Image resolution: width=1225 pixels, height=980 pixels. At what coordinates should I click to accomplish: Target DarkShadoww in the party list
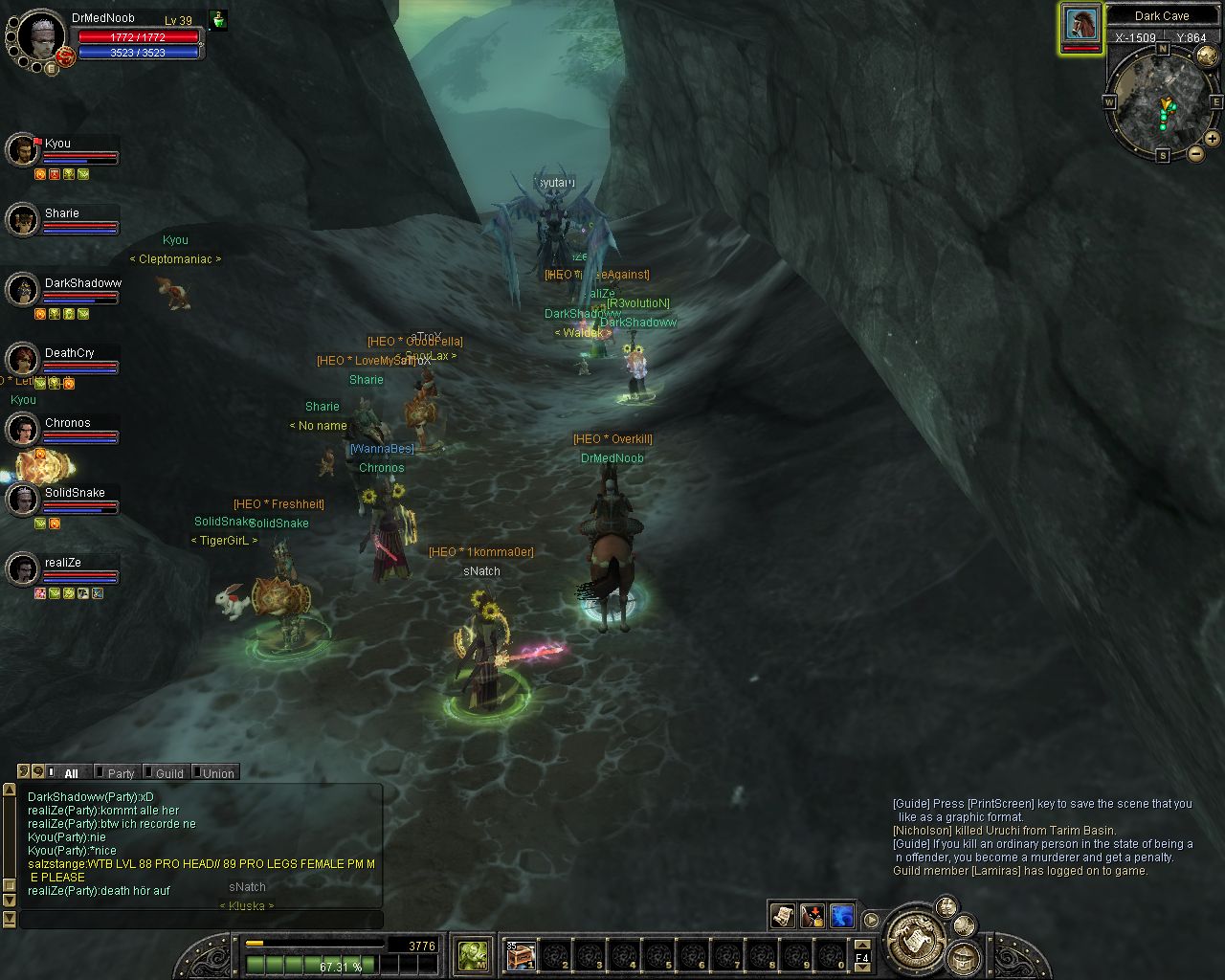tap(22, 290)
